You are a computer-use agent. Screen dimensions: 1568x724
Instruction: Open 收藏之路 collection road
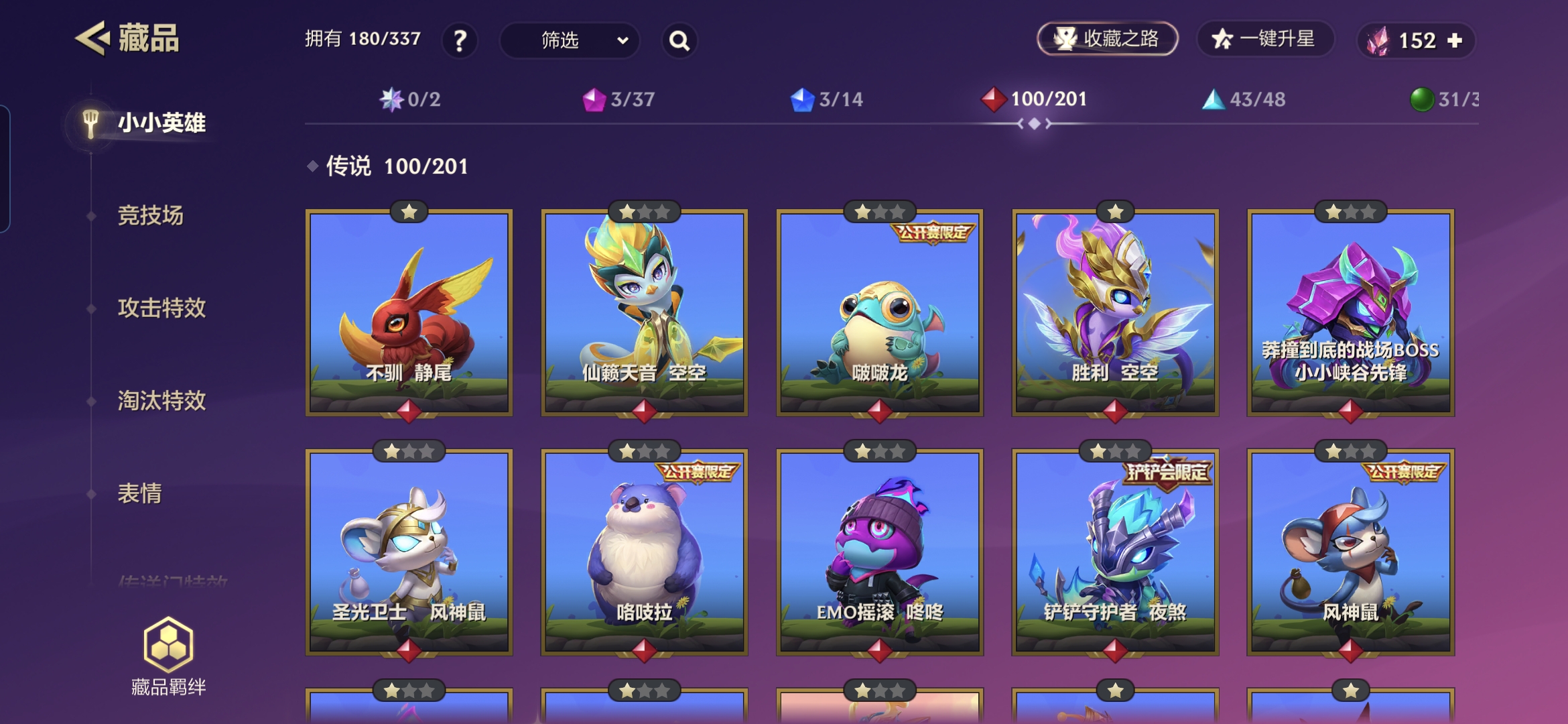click(1108, 39)
